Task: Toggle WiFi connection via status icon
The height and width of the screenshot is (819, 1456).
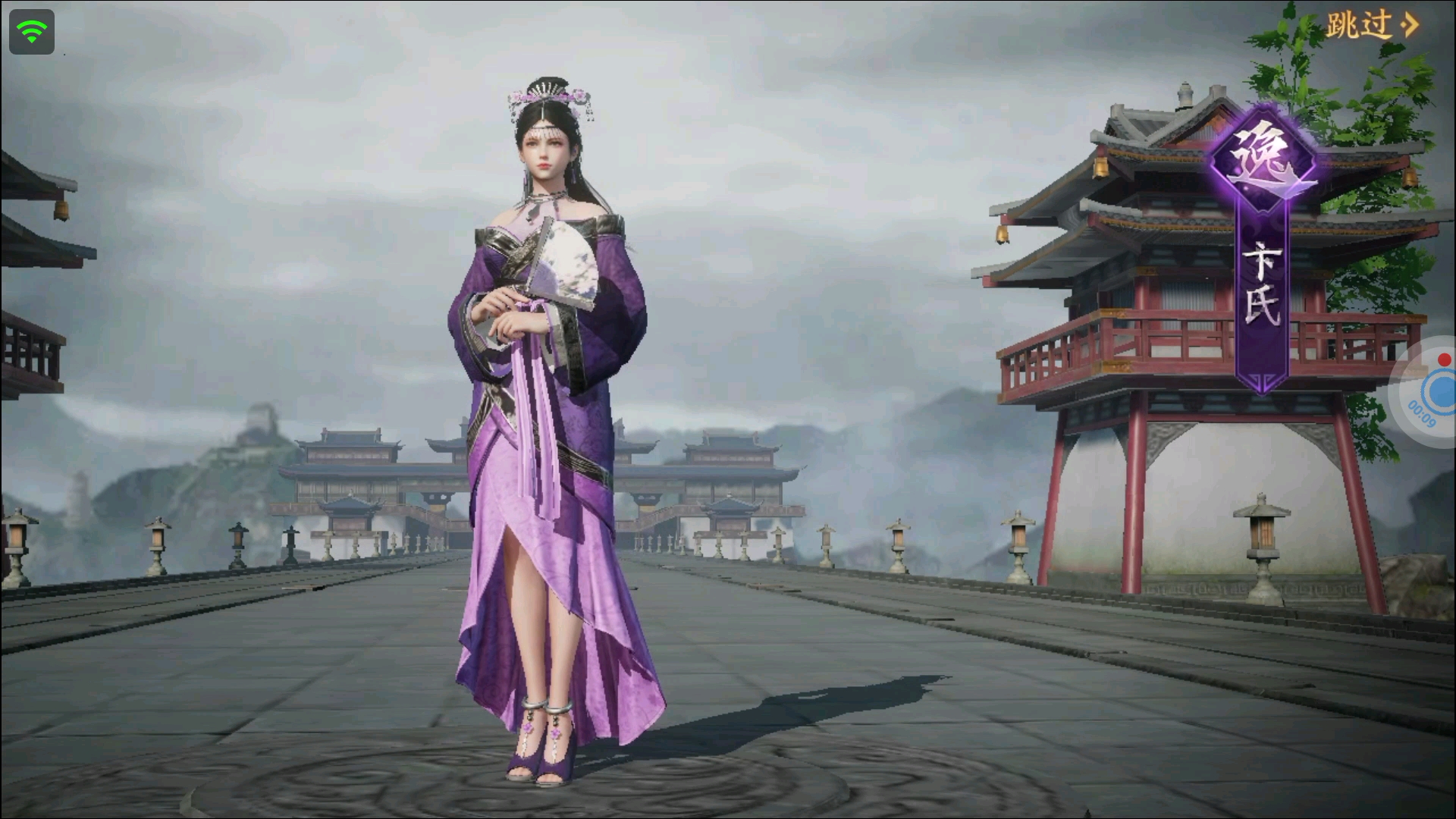Action: click(x=30, y=31)
